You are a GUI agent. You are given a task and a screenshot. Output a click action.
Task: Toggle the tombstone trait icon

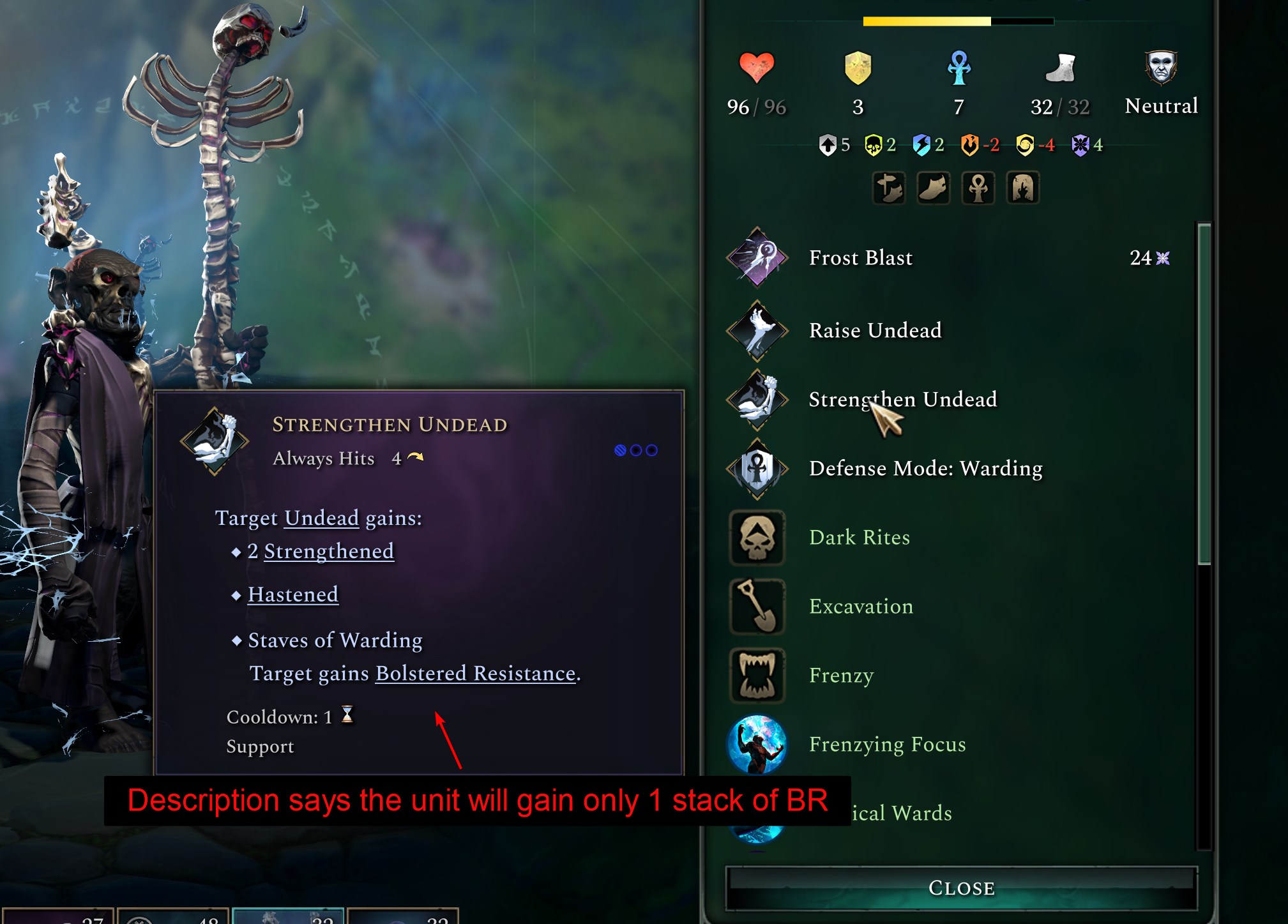pyautogui.click(x=1024, y=187)
